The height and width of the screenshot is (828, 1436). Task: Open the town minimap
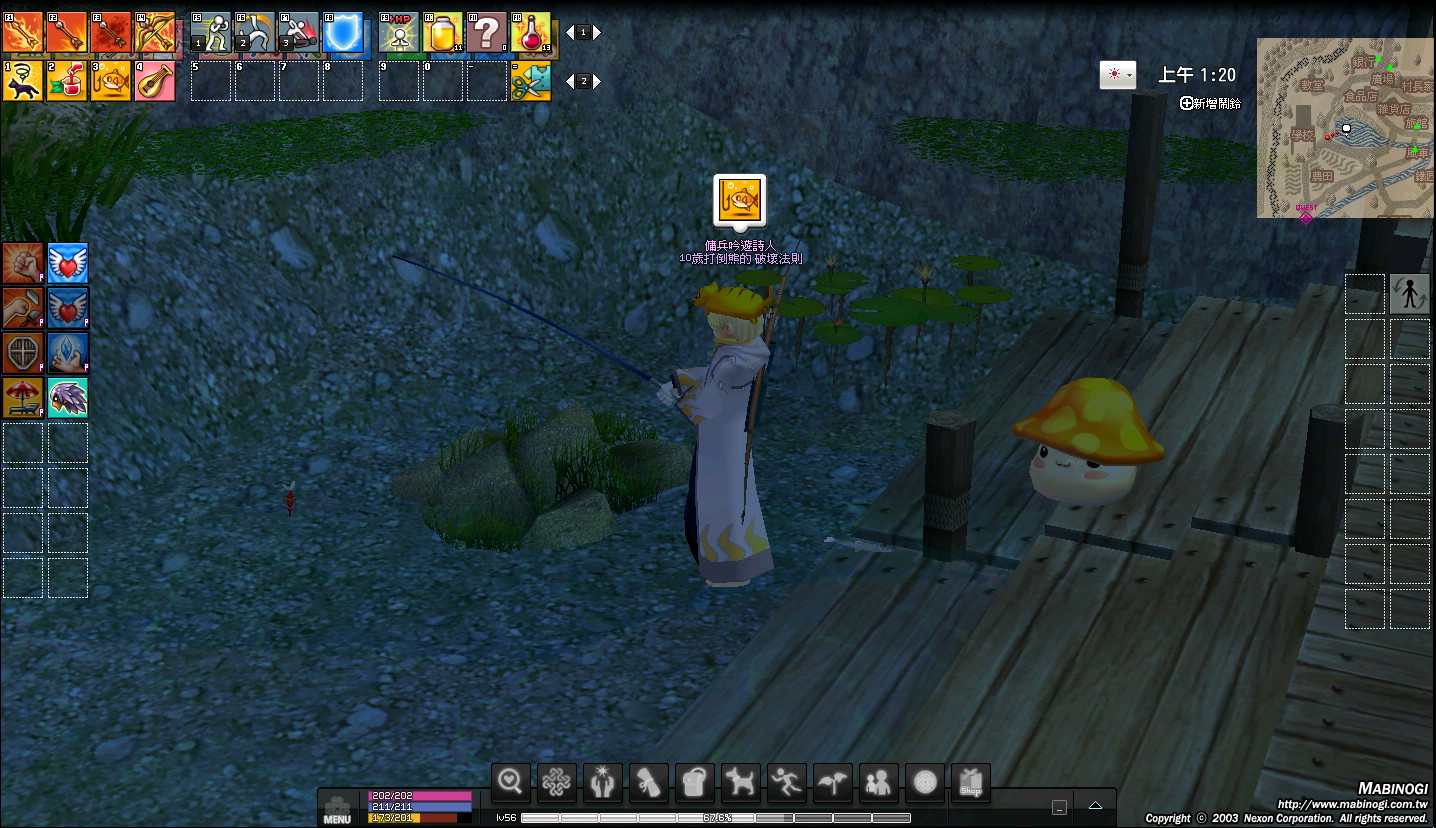click(1345, 128)
